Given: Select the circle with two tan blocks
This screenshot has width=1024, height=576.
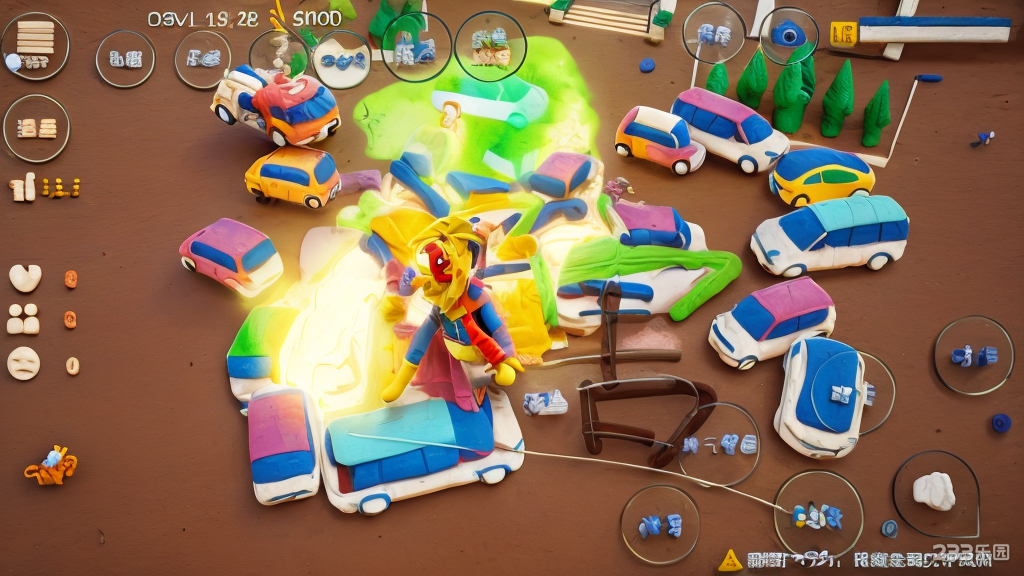Looking at the screenshot, I should [x=36, y=128].
